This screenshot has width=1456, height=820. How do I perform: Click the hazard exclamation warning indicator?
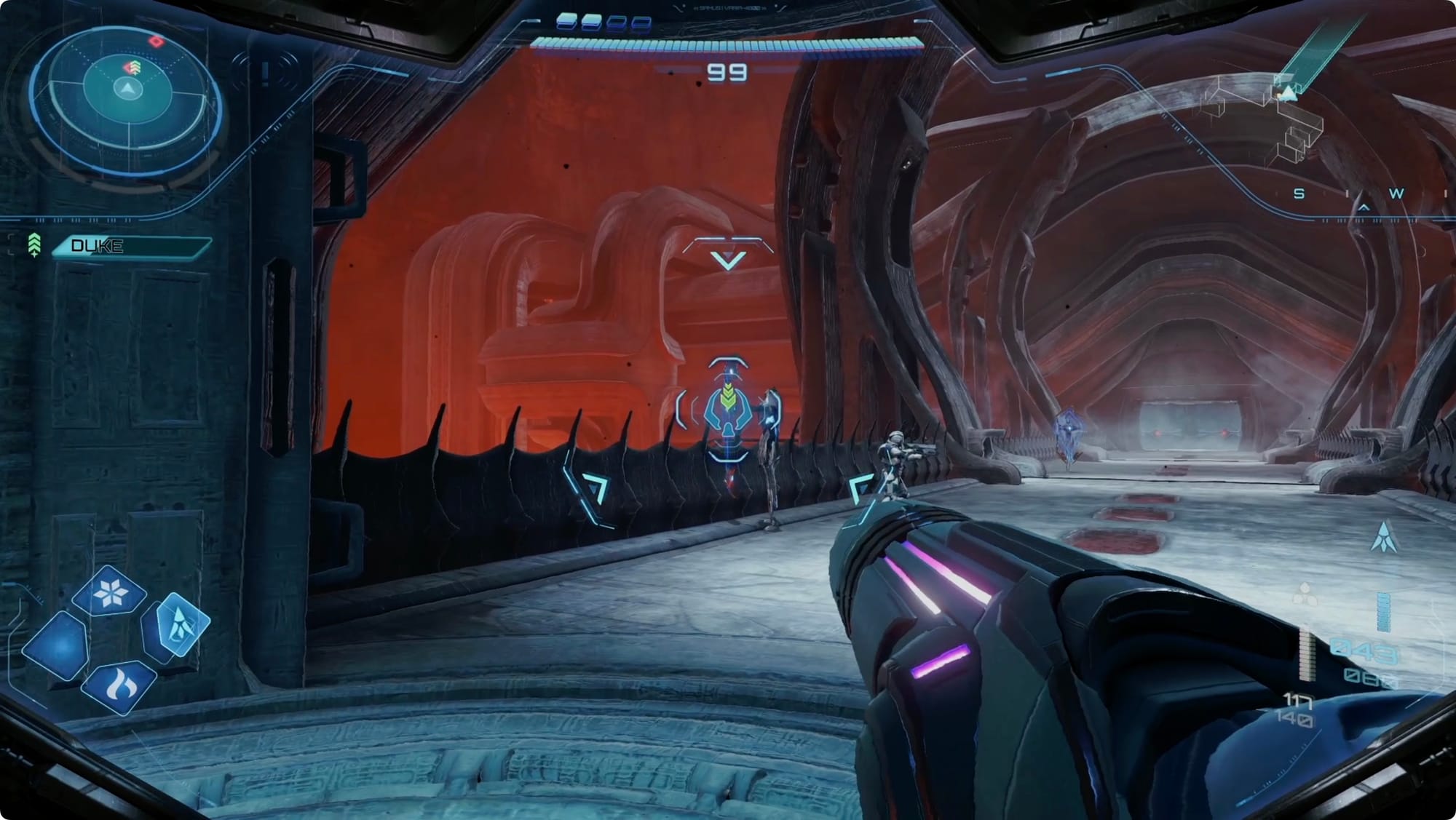pos(266,73)
